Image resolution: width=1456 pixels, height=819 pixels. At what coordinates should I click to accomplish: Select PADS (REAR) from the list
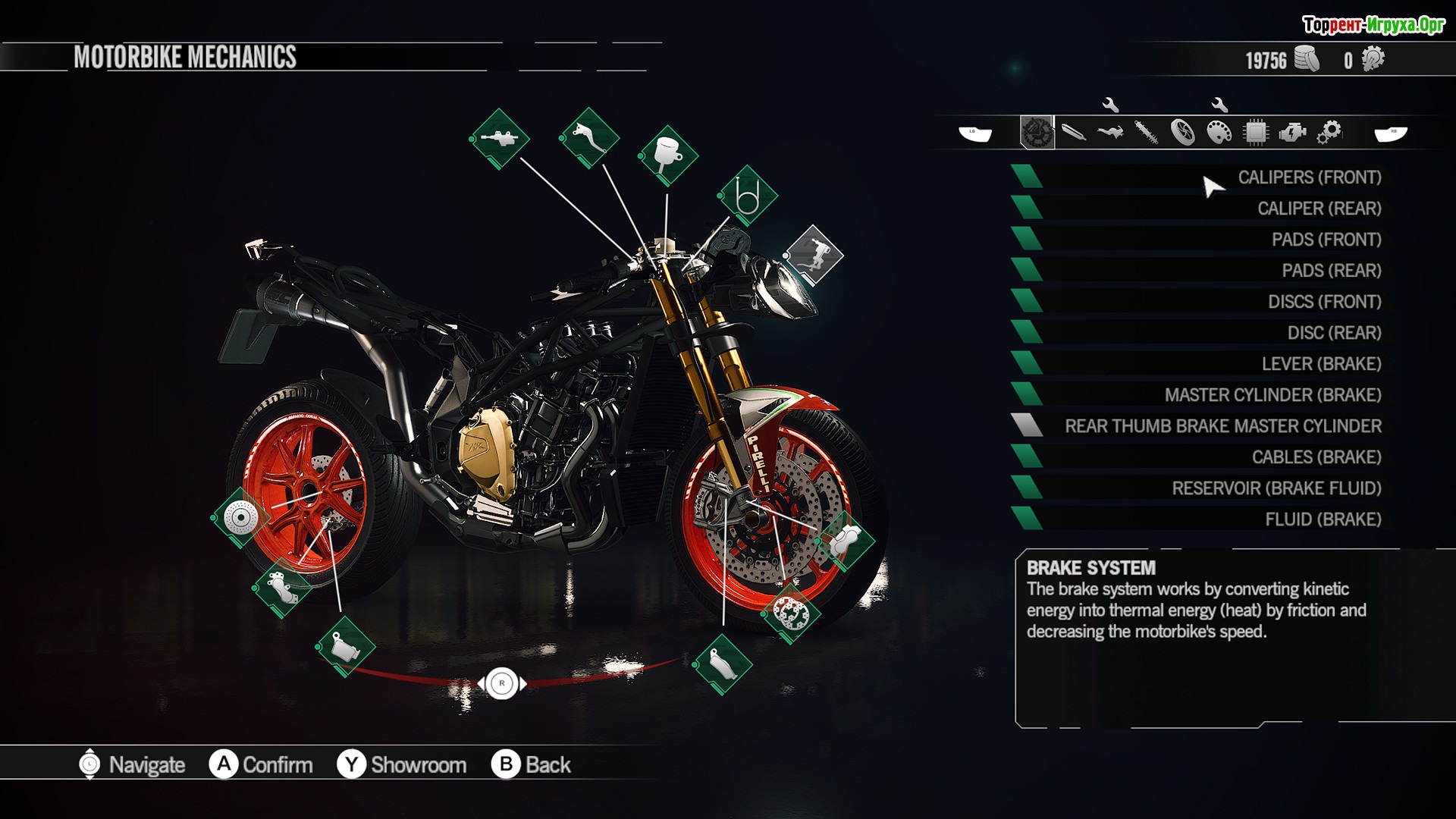tap(1331, 271)
